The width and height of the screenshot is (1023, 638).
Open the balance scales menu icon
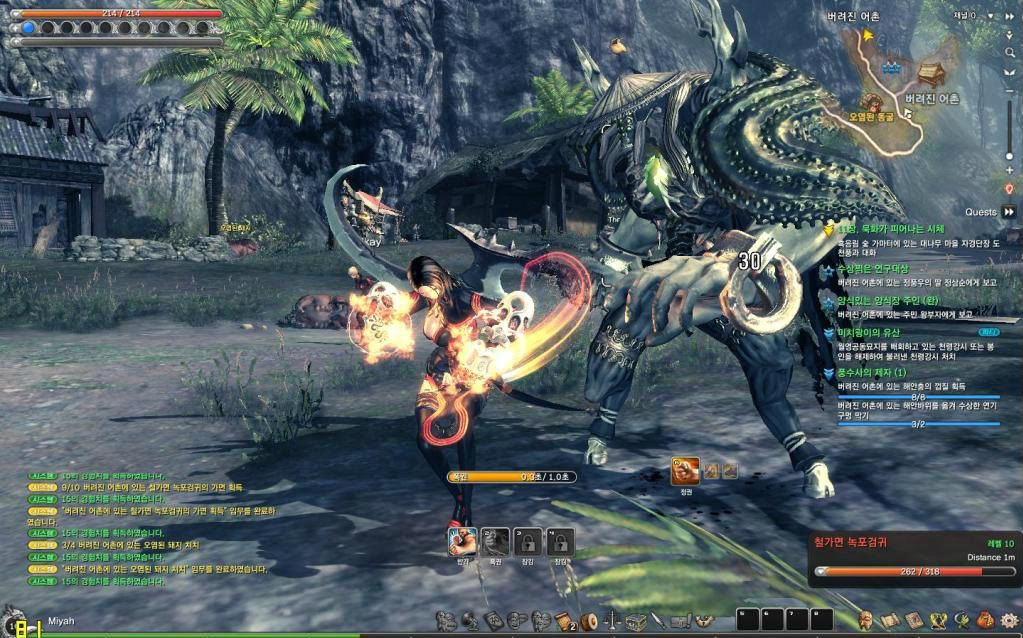click(613, 621)
